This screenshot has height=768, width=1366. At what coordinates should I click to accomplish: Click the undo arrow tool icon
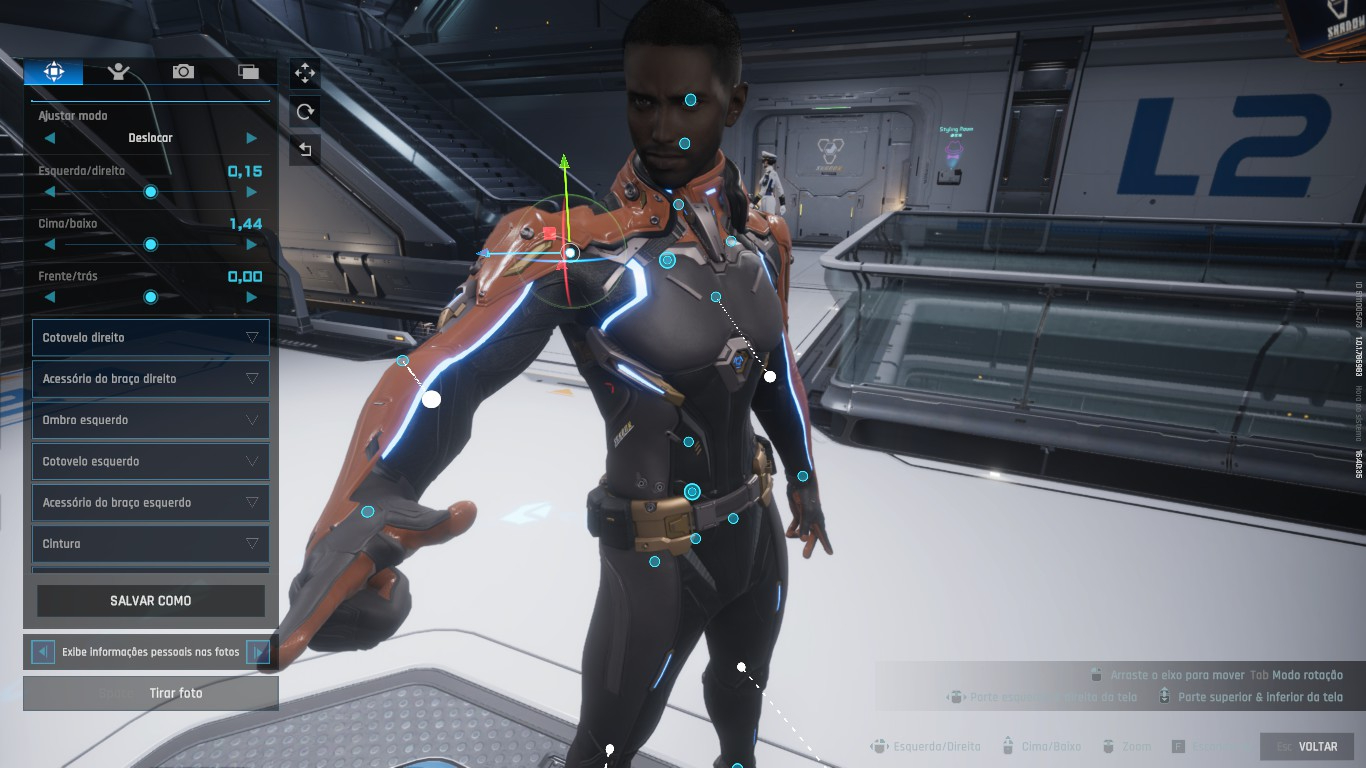[305, 151]
